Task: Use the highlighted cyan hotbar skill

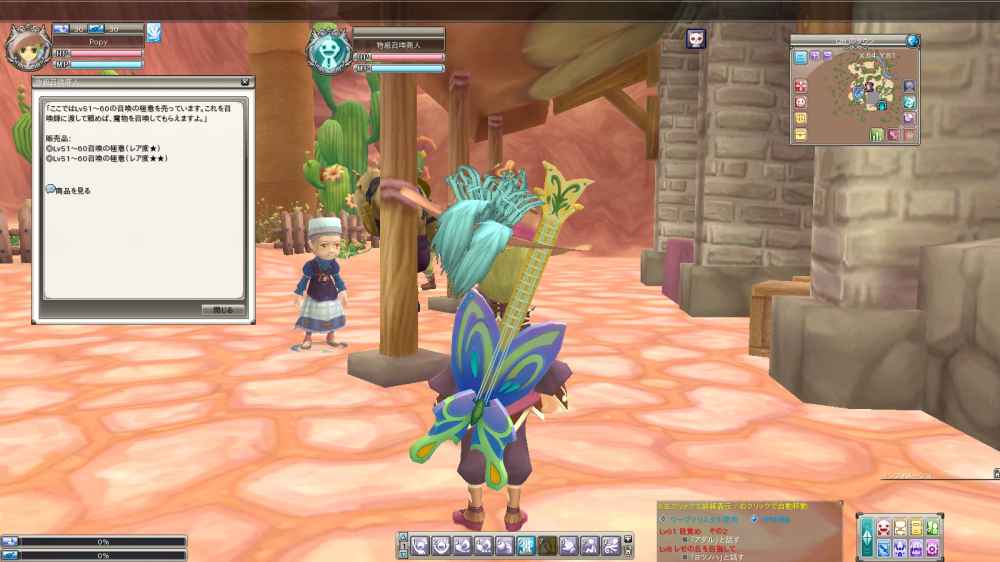Action: point(527,545)
